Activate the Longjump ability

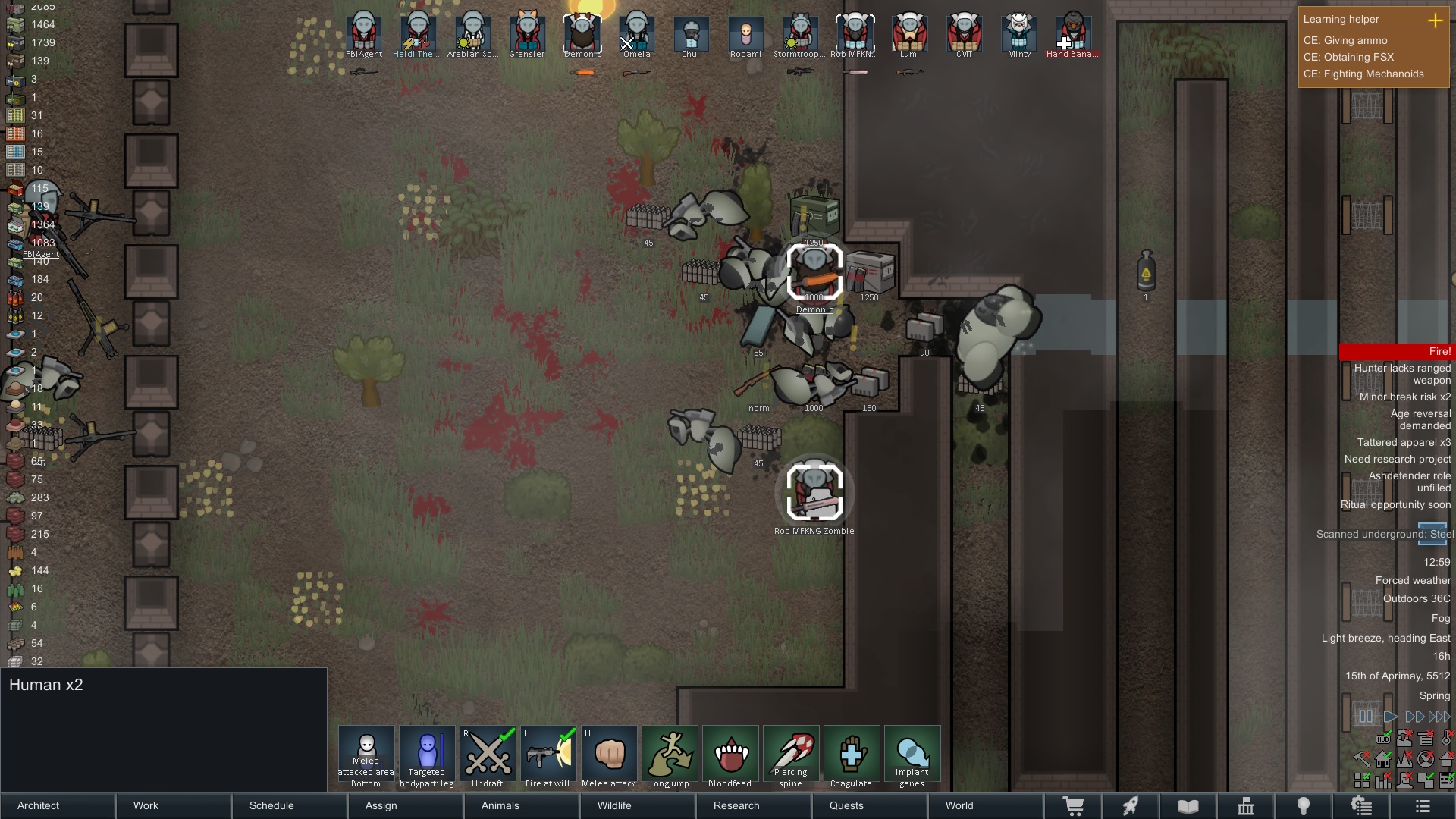670,756
